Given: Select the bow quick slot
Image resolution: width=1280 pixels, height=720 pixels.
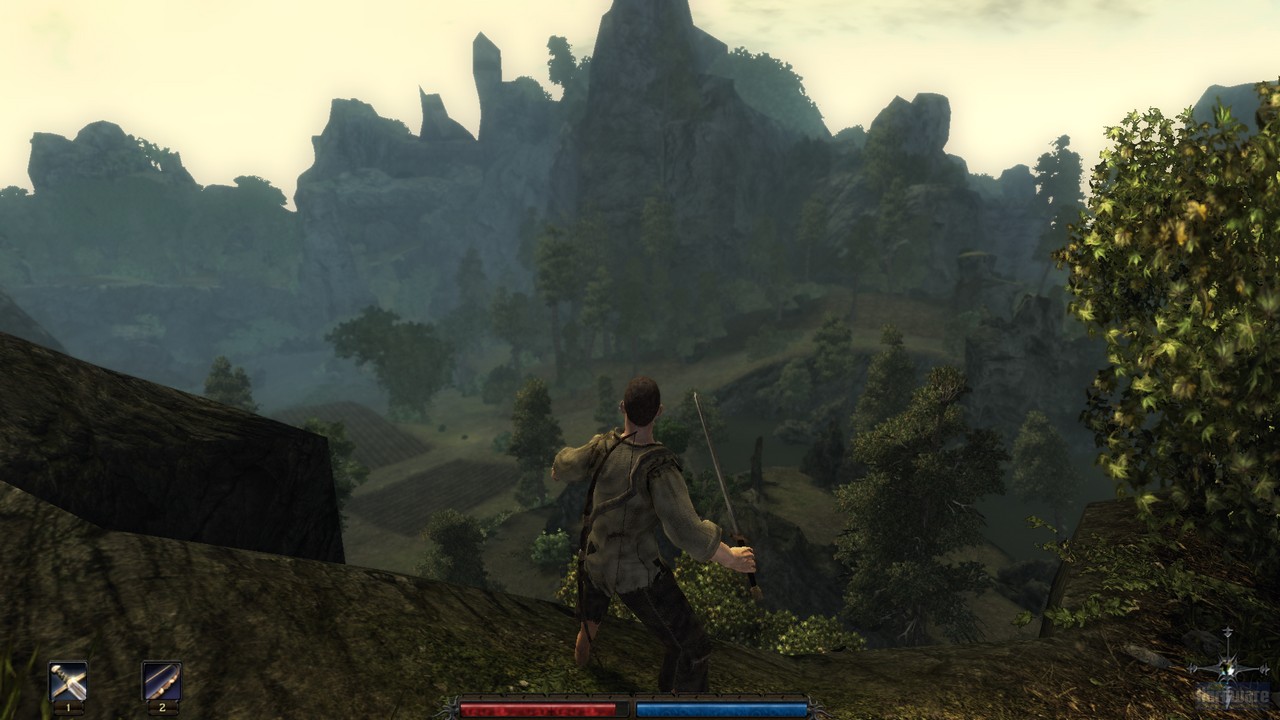Looking at the screenshot, I should 161,682.
